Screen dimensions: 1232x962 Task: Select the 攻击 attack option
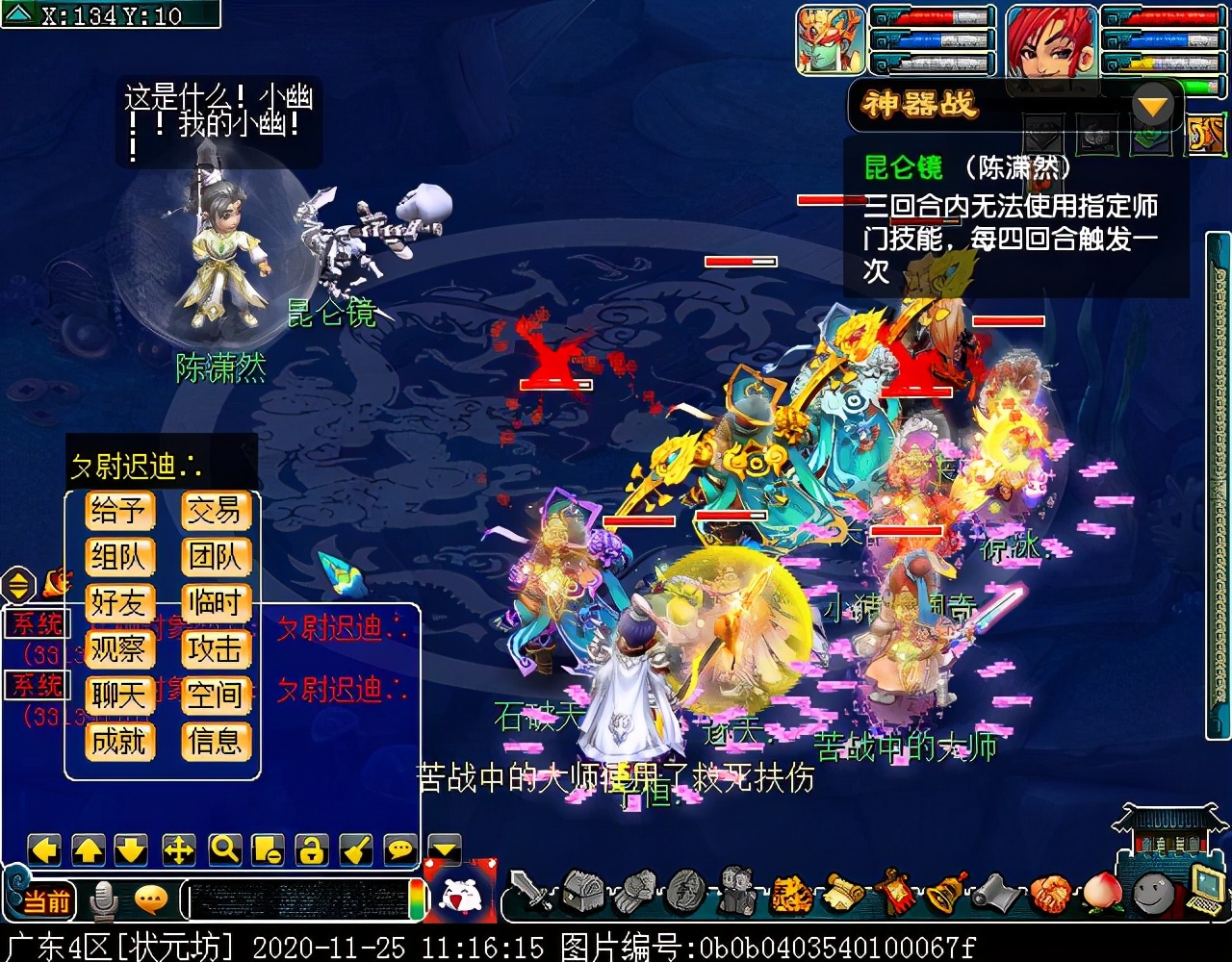(x=216, y=649)
